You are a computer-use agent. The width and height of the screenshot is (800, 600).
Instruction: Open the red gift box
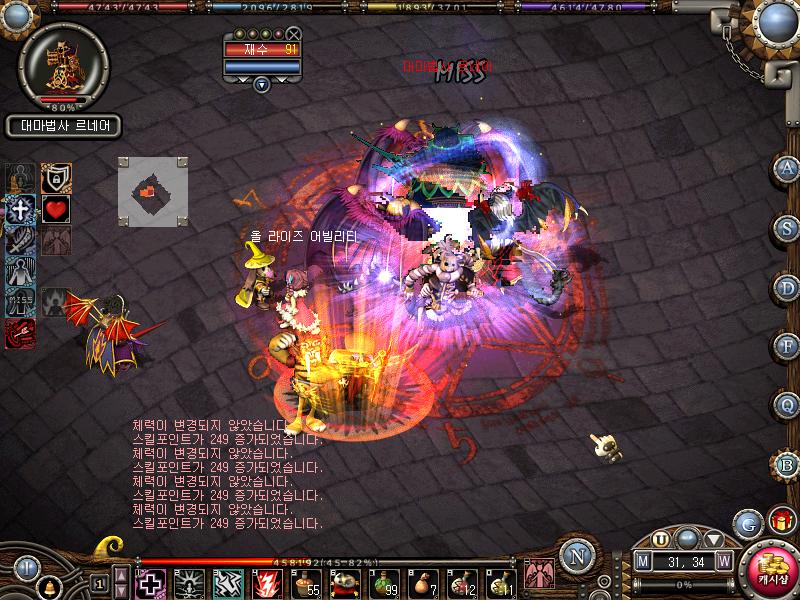click(x=780, y=520)
